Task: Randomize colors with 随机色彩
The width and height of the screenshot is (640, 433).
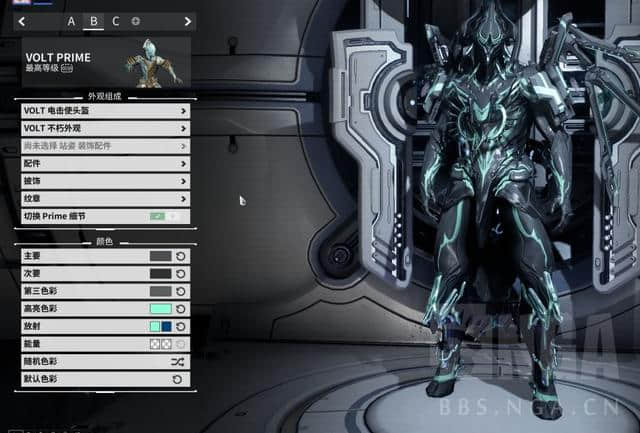Action: pyautogui.click(x=177, y=361)
